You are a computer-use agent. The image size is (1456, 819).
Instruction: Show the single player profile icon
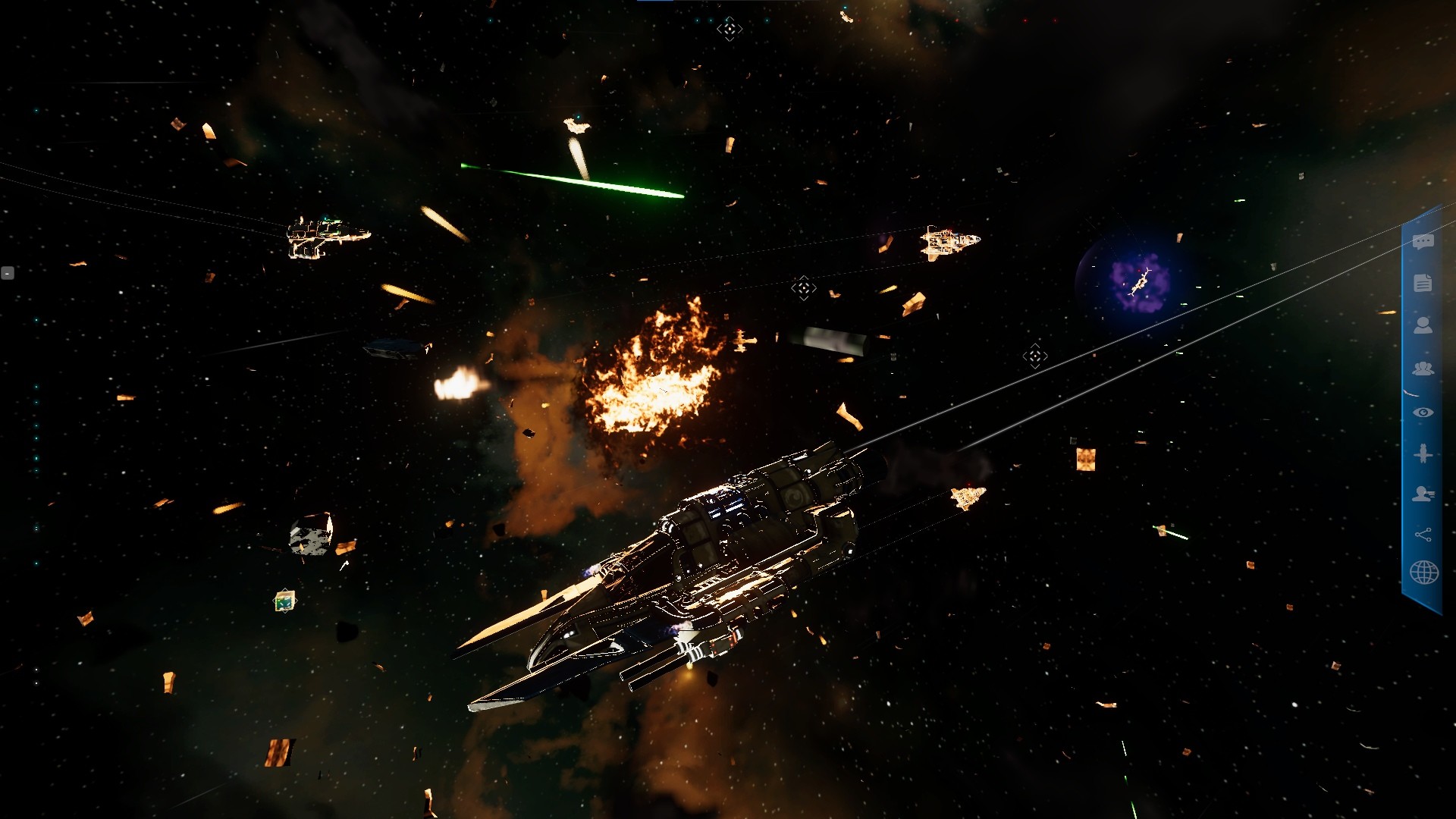pos(1423,325)
